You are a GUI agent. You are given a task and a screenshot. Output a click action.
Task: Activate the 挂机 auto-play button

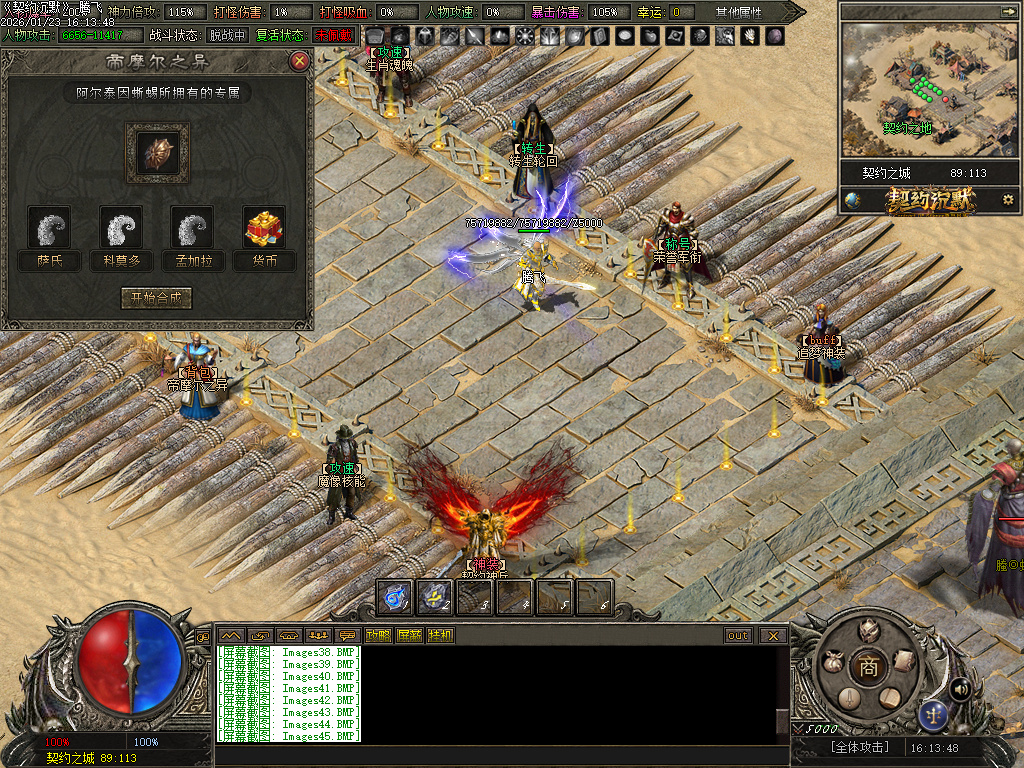pos(440,635)
